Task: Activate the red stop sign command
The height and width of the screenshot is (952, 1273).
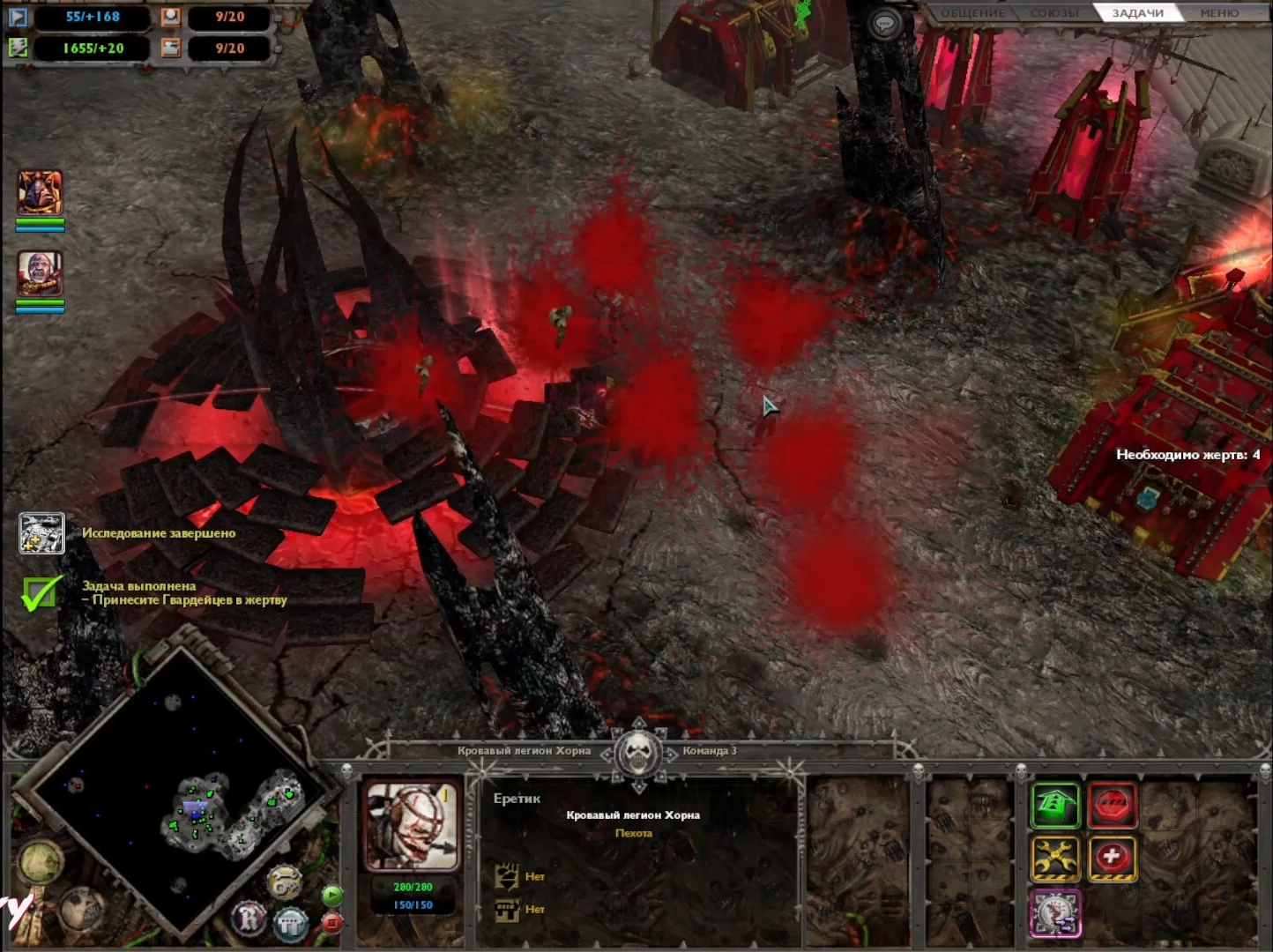Action: tap(1112, 805)
